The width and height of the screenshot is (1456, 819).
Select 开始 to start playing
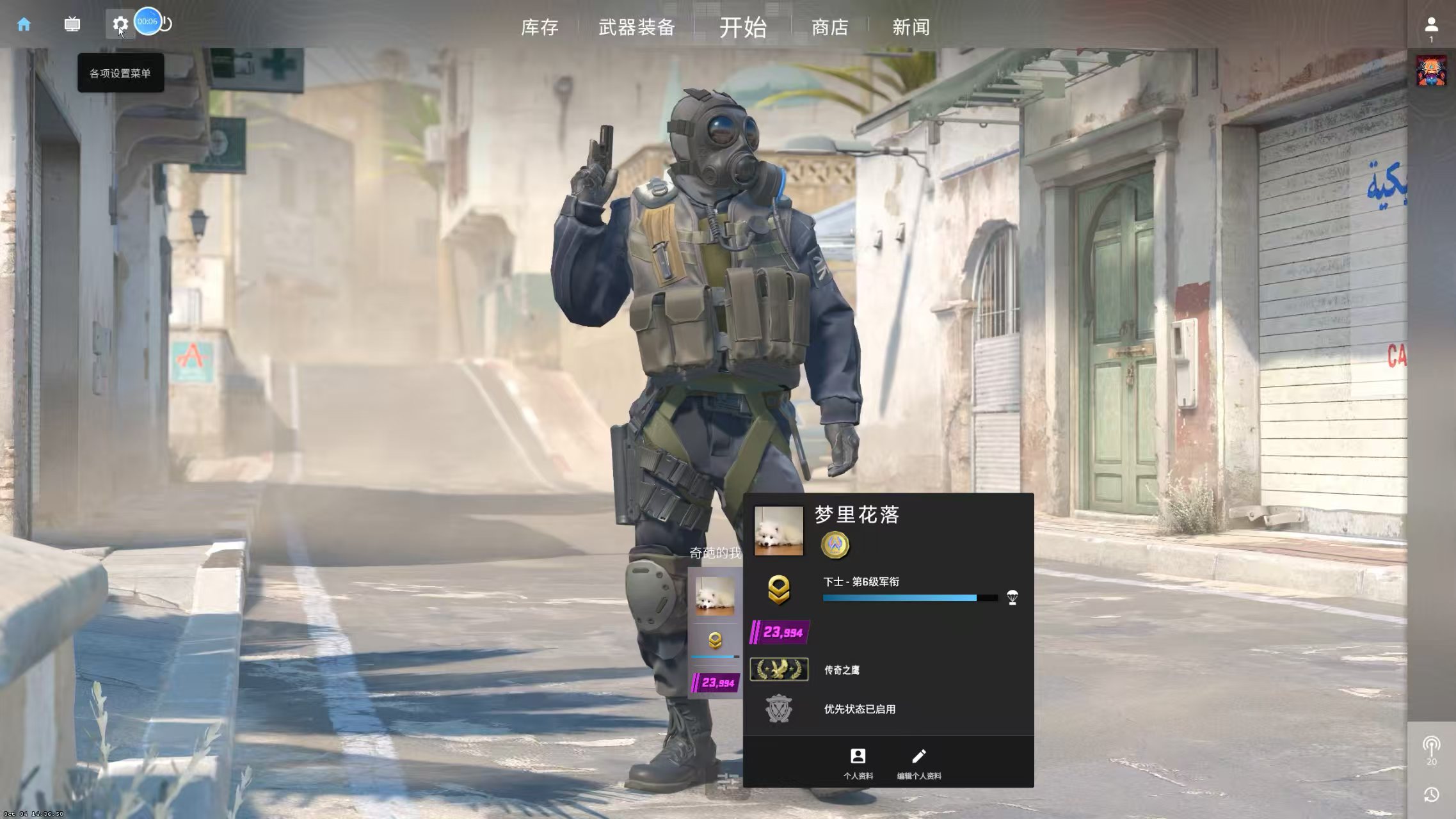[742, 28]
